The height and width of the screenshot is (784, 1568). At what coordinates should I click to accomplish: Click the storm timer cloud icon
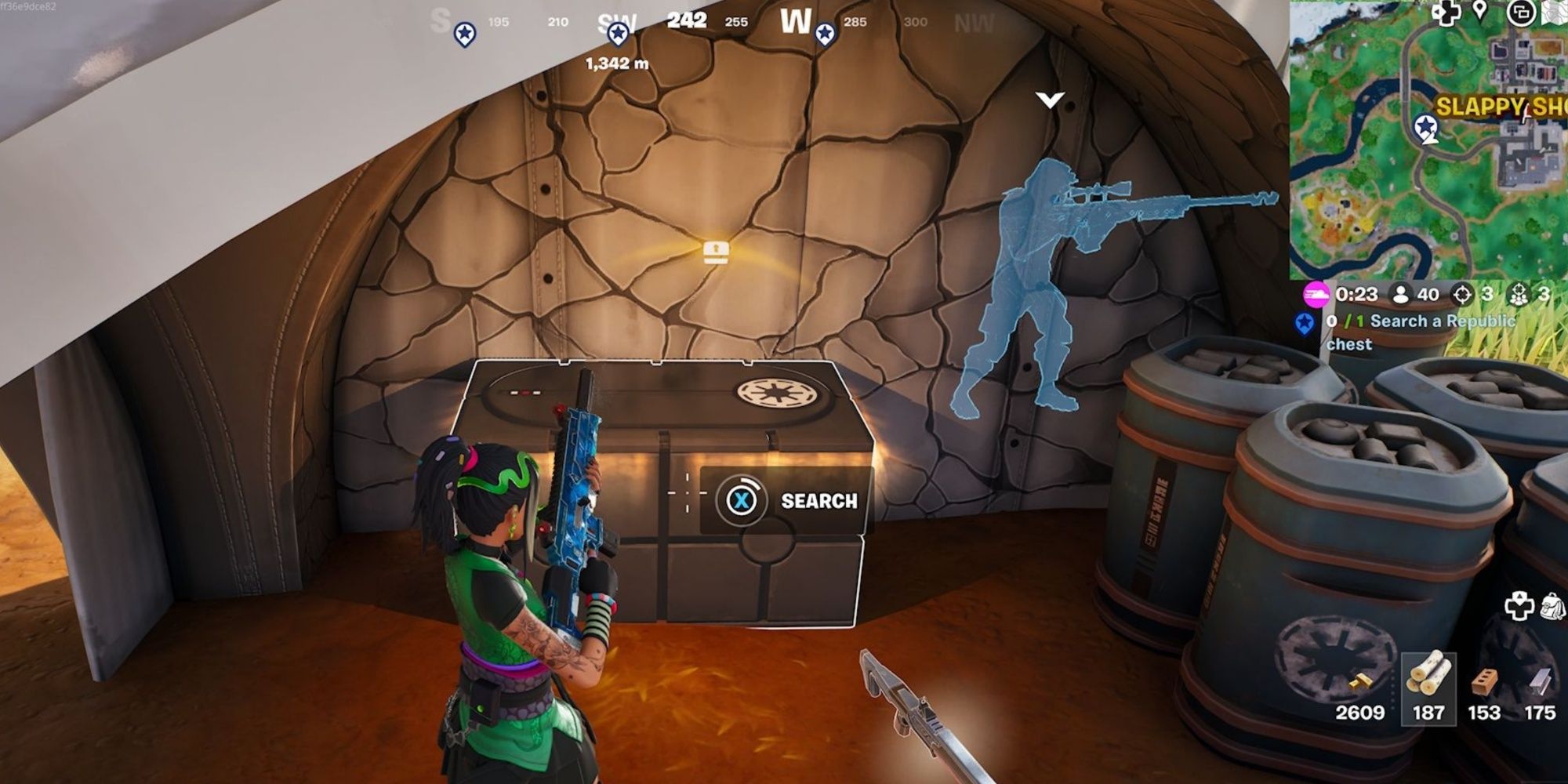click(1317, 293)
